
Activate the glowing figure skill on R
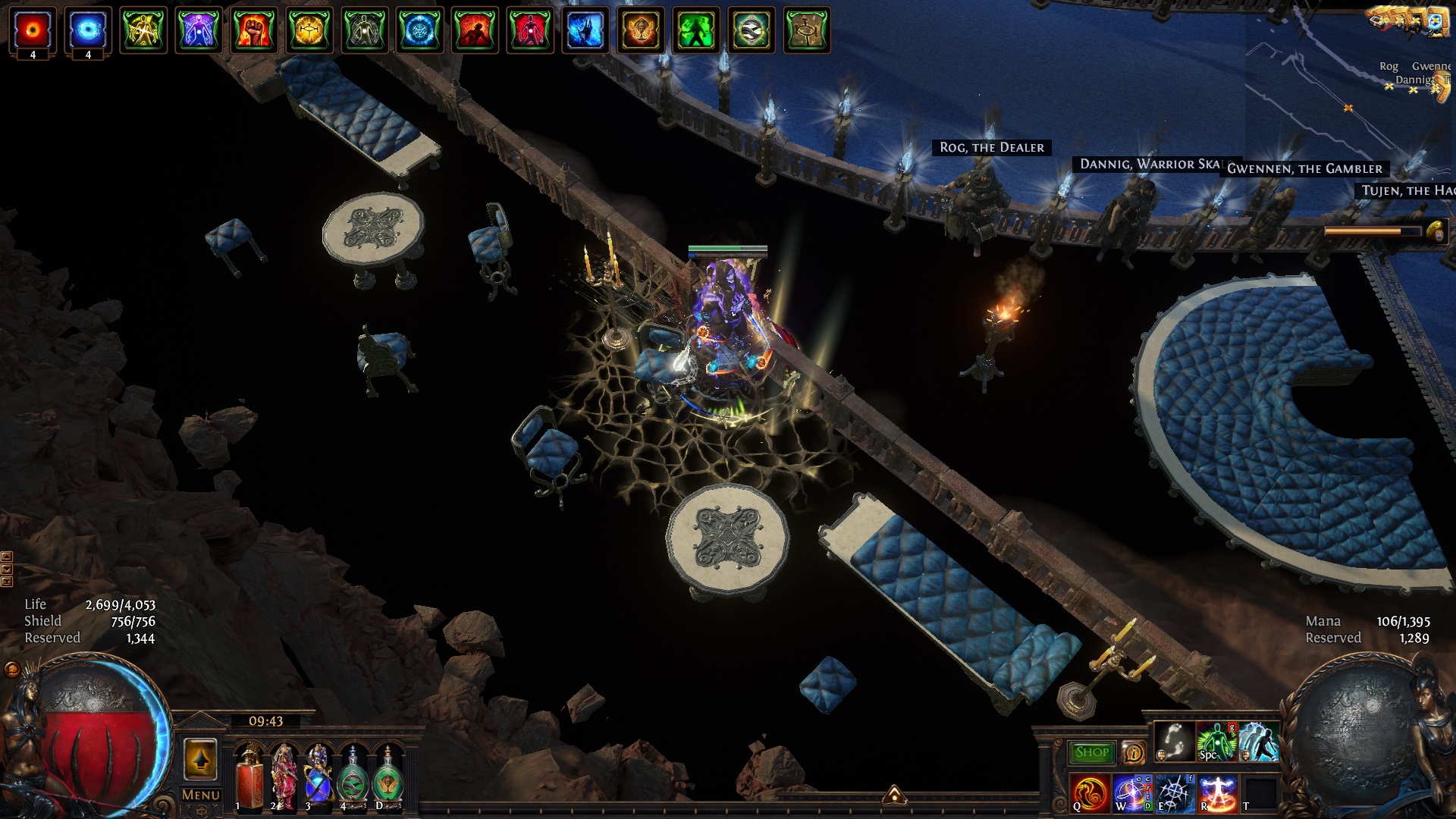1217,792
